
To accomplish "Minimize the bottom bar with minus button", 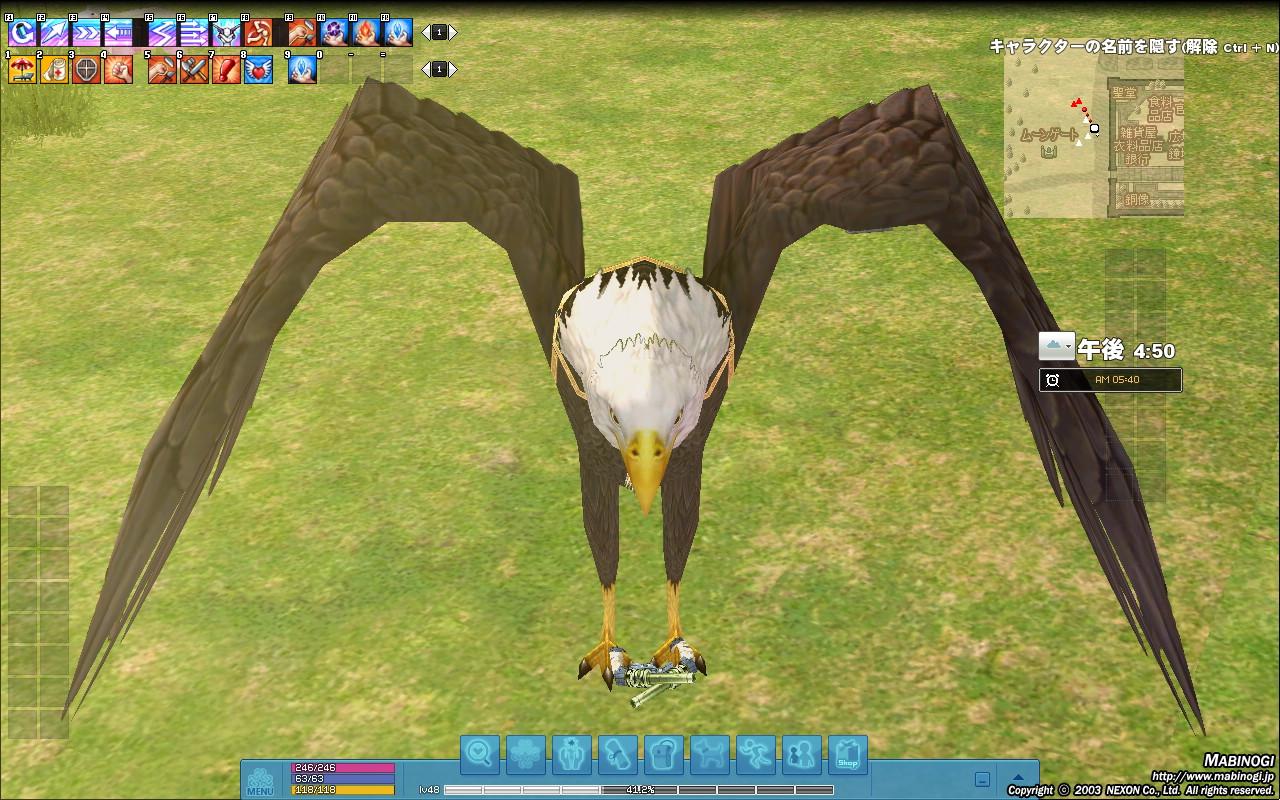I will 982,780.
